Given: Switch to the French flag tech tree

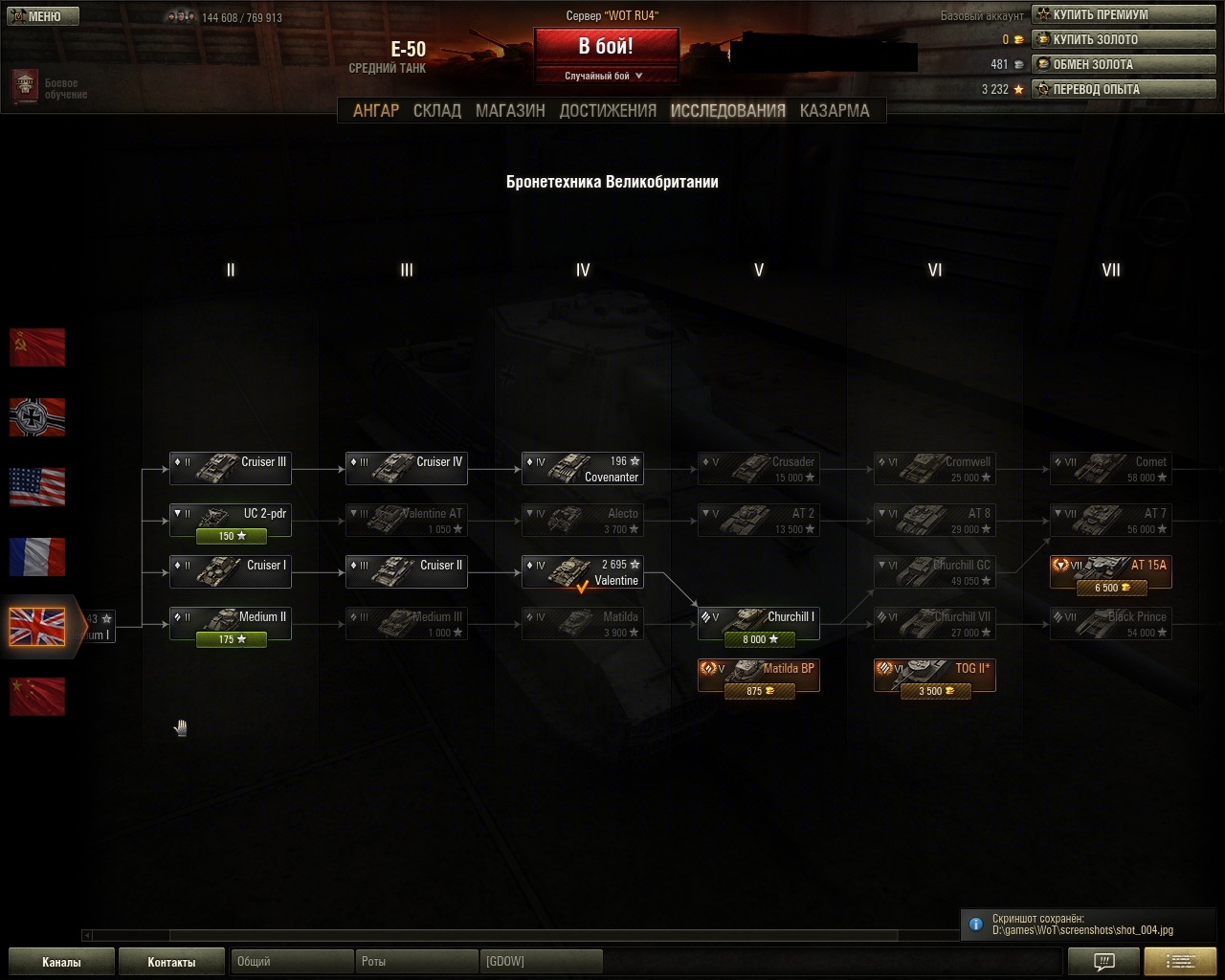Looking at the screenshot, I should [37, 557].
